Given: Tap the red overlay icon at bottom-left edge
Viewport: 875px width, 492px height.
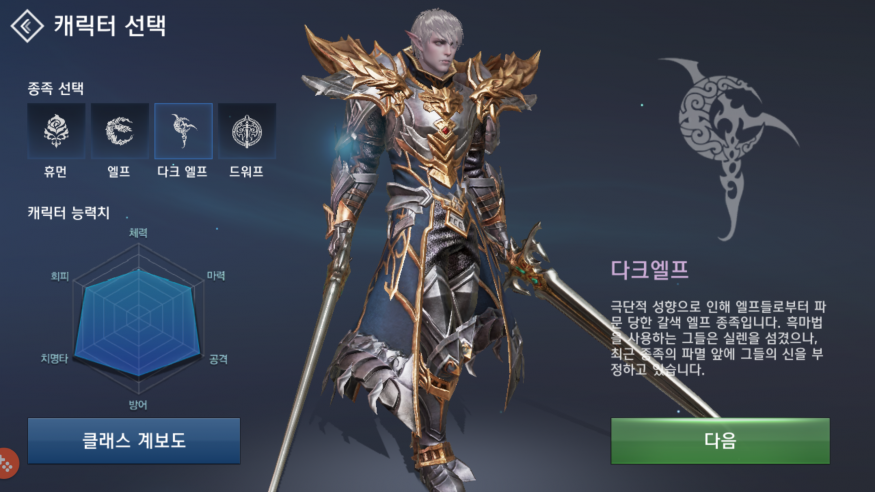Looking at the screenshot, I should point(7,462).
